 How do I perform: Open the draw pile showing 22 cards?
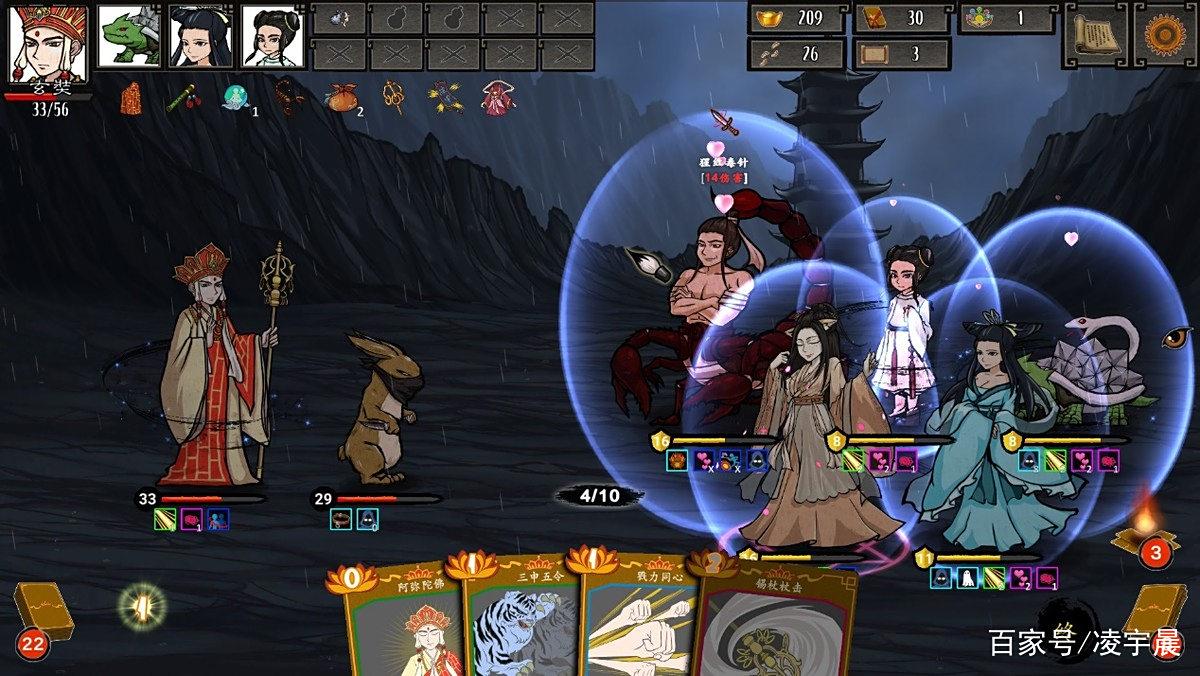click(x=40, y=616)
